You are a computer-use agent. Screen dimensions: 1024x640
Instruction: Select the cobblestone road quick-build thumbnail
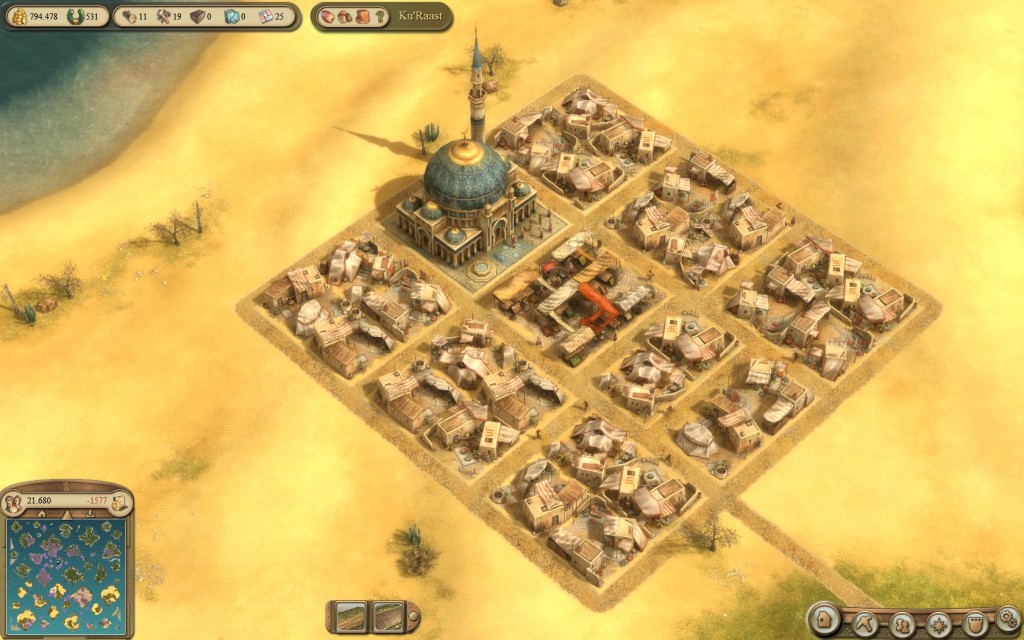387,616
